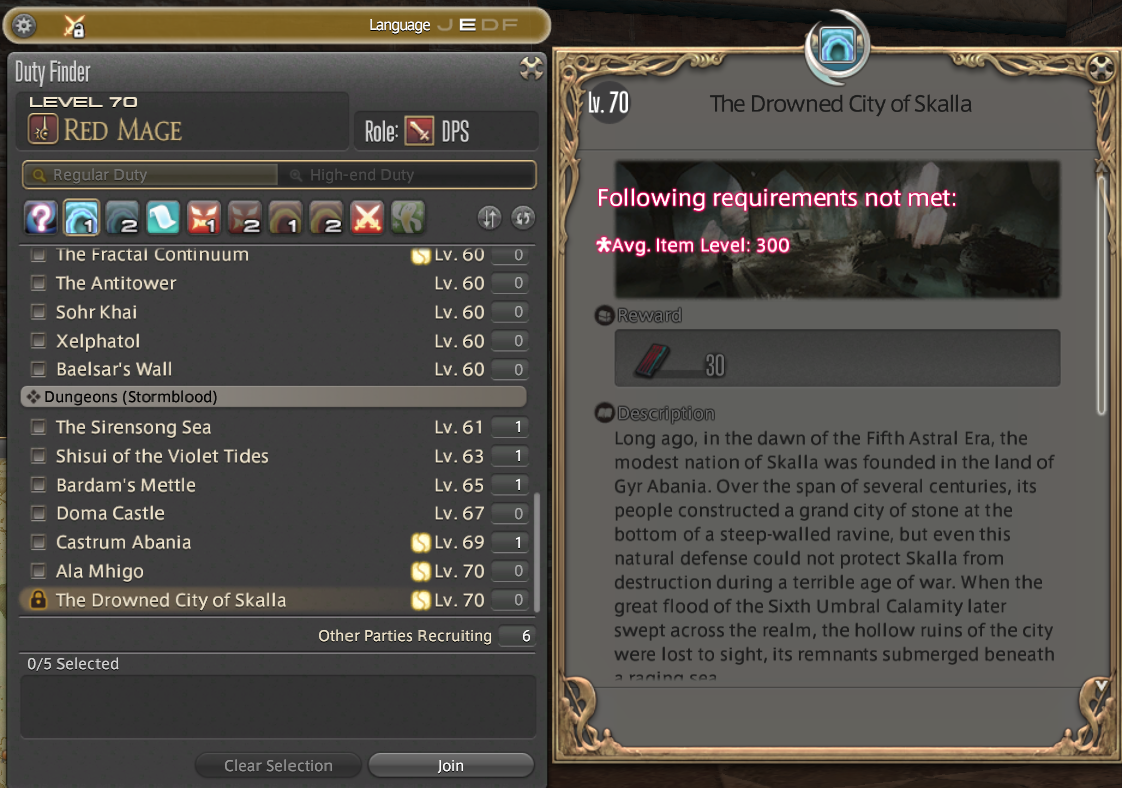This screenshot has height=788, width=1122.
Task: Check the Sohr Khai dungeon
Action: [39, 312]
